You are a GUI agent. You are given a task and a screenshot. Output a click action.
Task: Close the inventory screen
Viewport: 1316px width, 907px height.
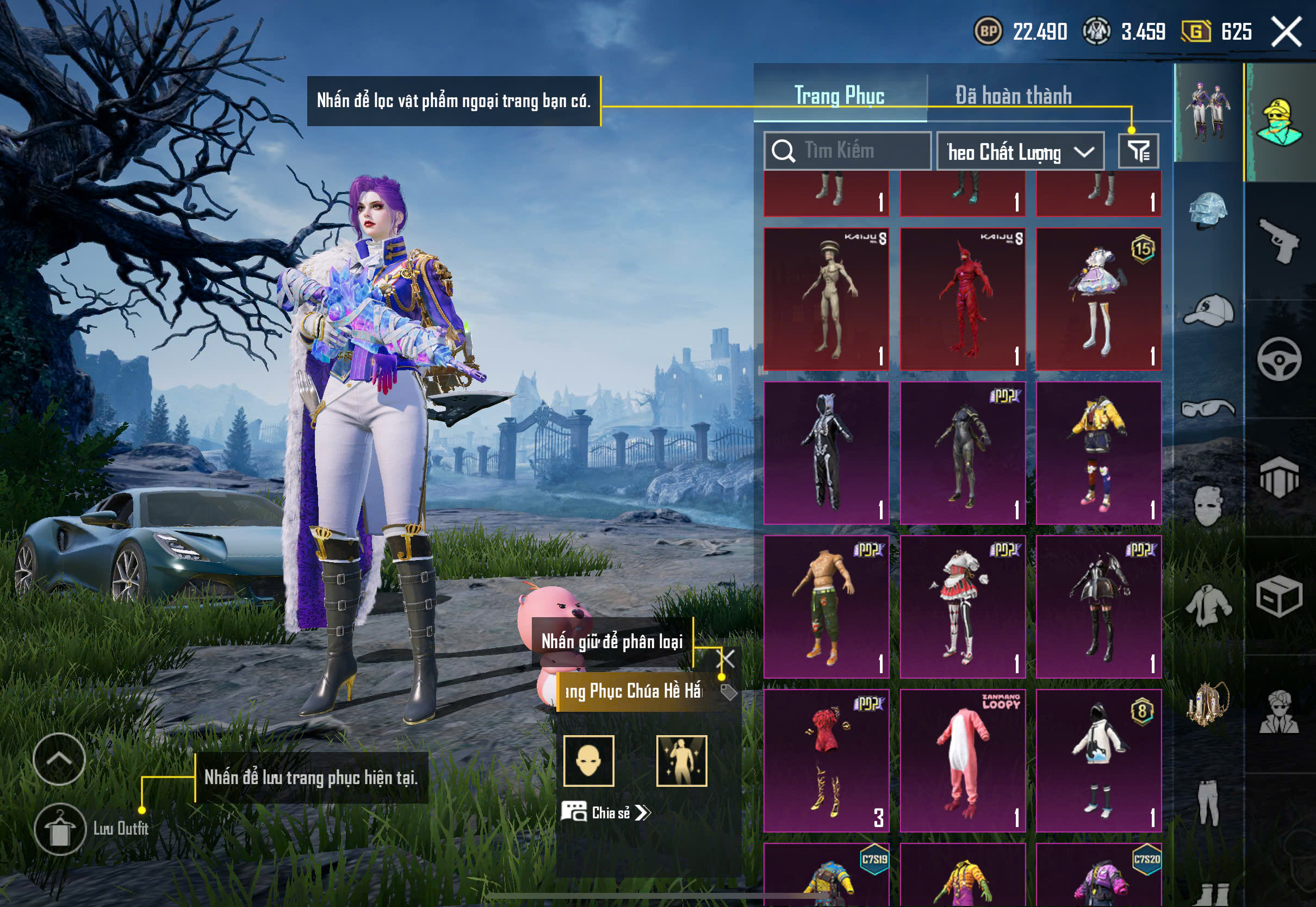click(1286, 31)
